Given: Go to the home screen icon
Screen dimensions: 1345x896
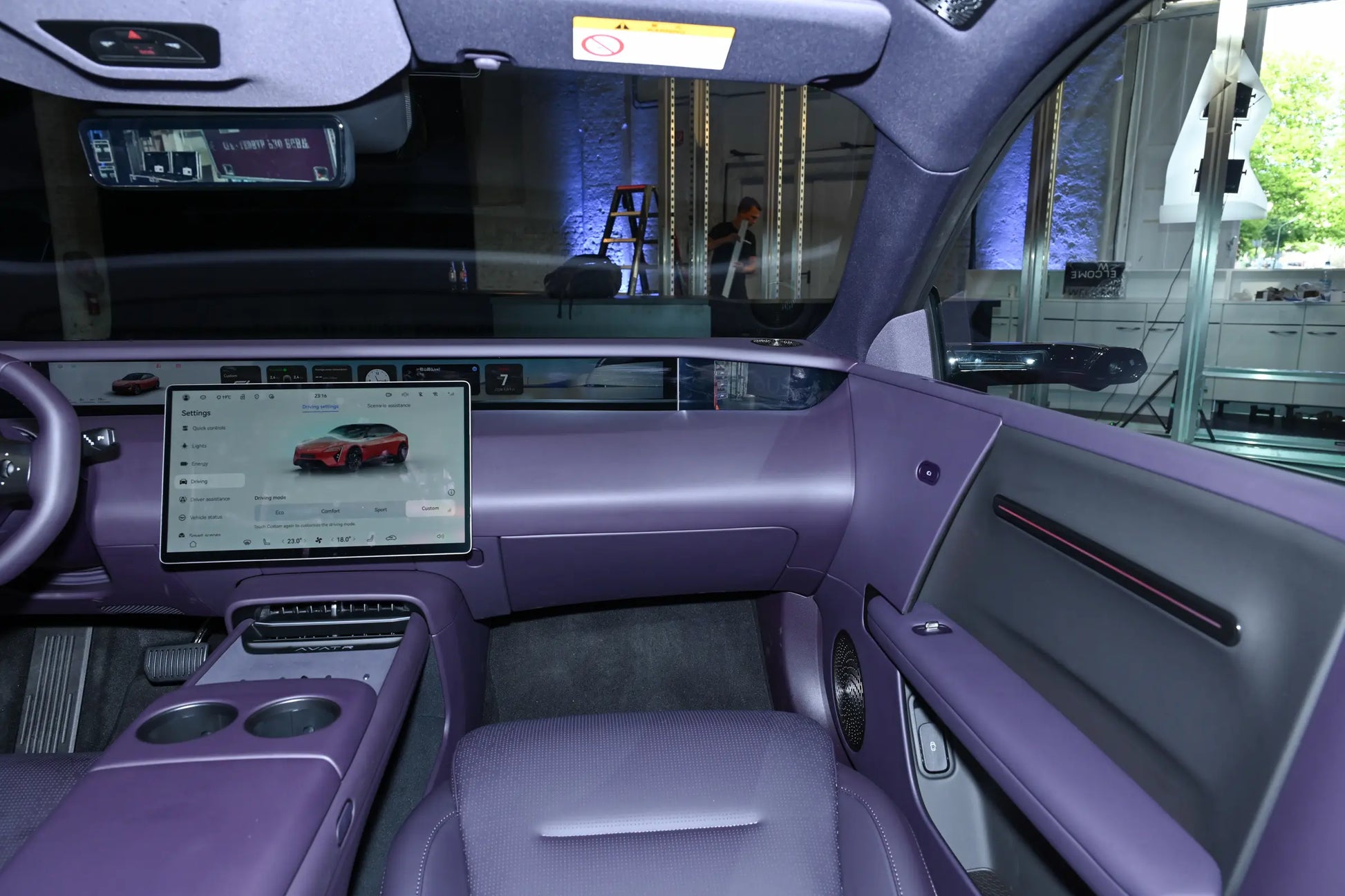Looking at the screenshot, I should point(193,544).
